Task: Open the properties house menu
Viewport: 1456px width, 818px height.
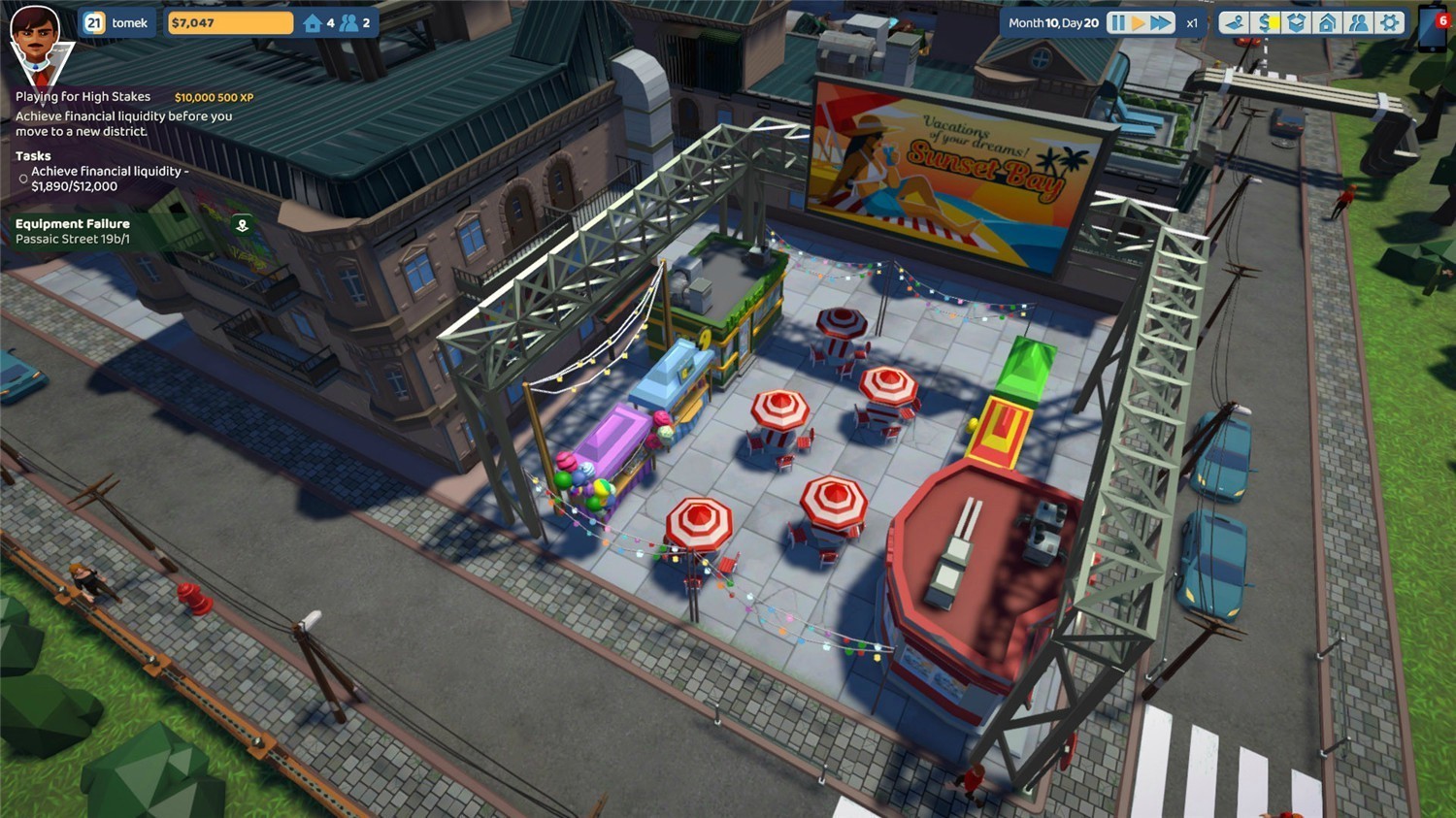Action: (x=1328, y=22)
